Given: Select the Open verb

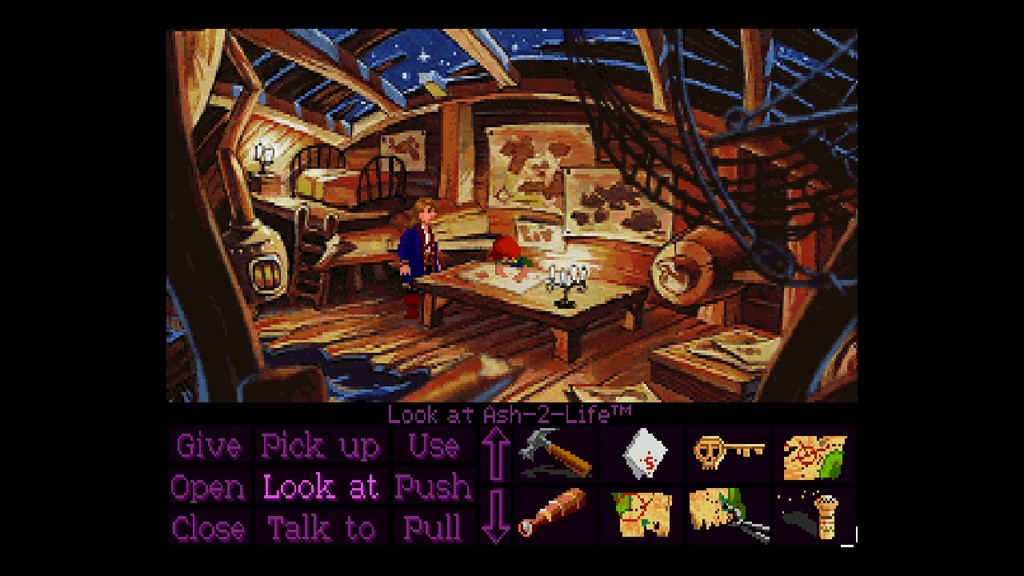Looking at the screenshot, I should 208,488.
